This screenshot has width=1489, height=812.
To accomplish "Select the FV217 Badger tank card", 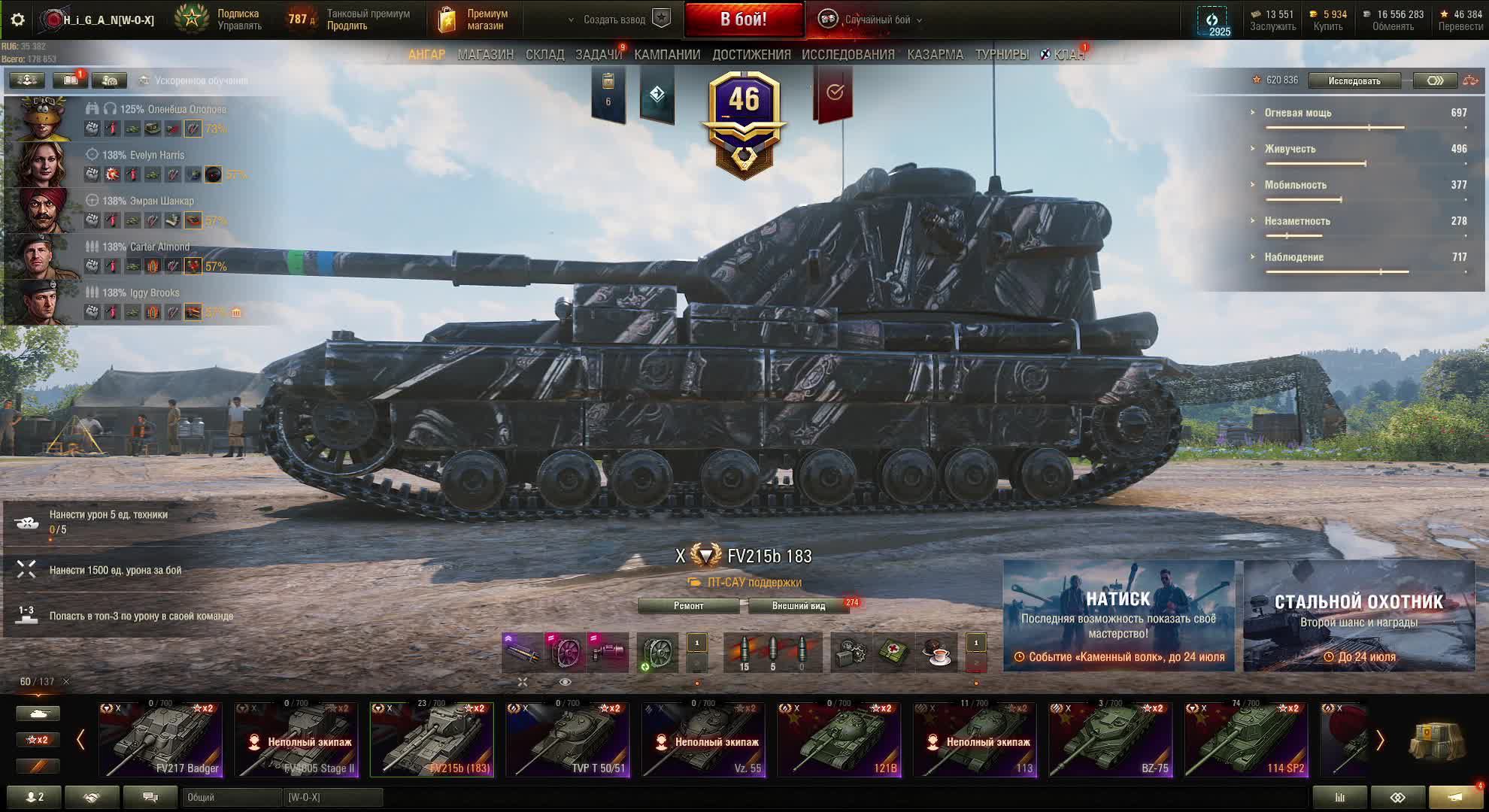I will (x=161, y=740).
